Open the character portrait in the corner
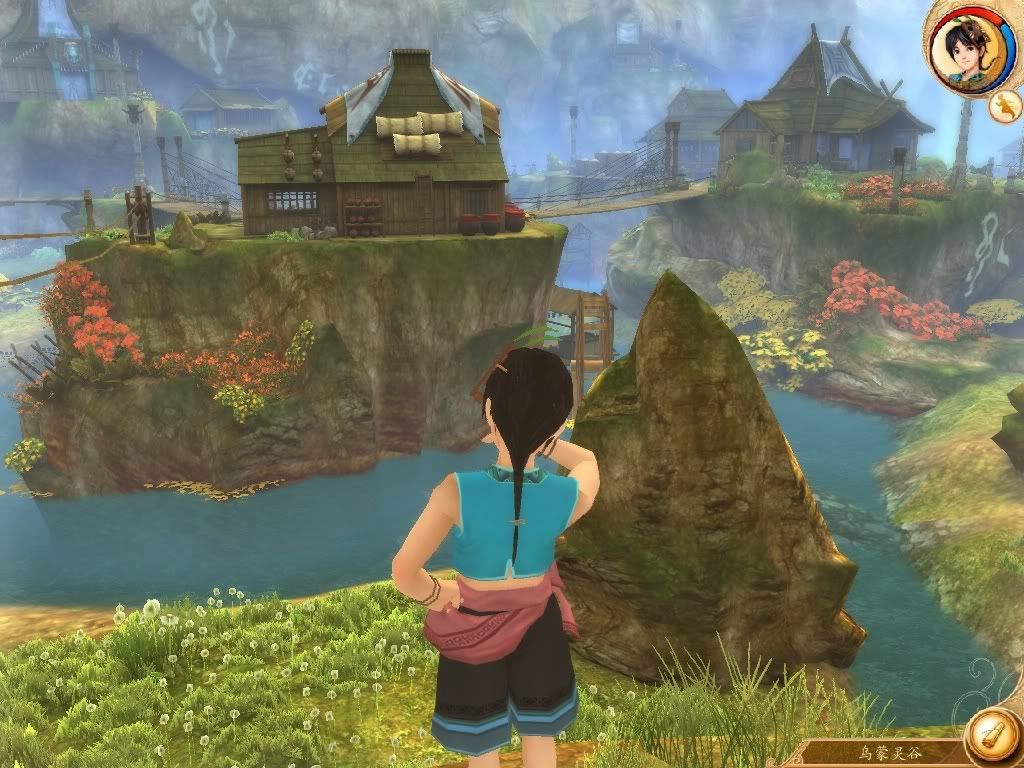Viewport: 1024px width, 768px height. click(966, 46)
